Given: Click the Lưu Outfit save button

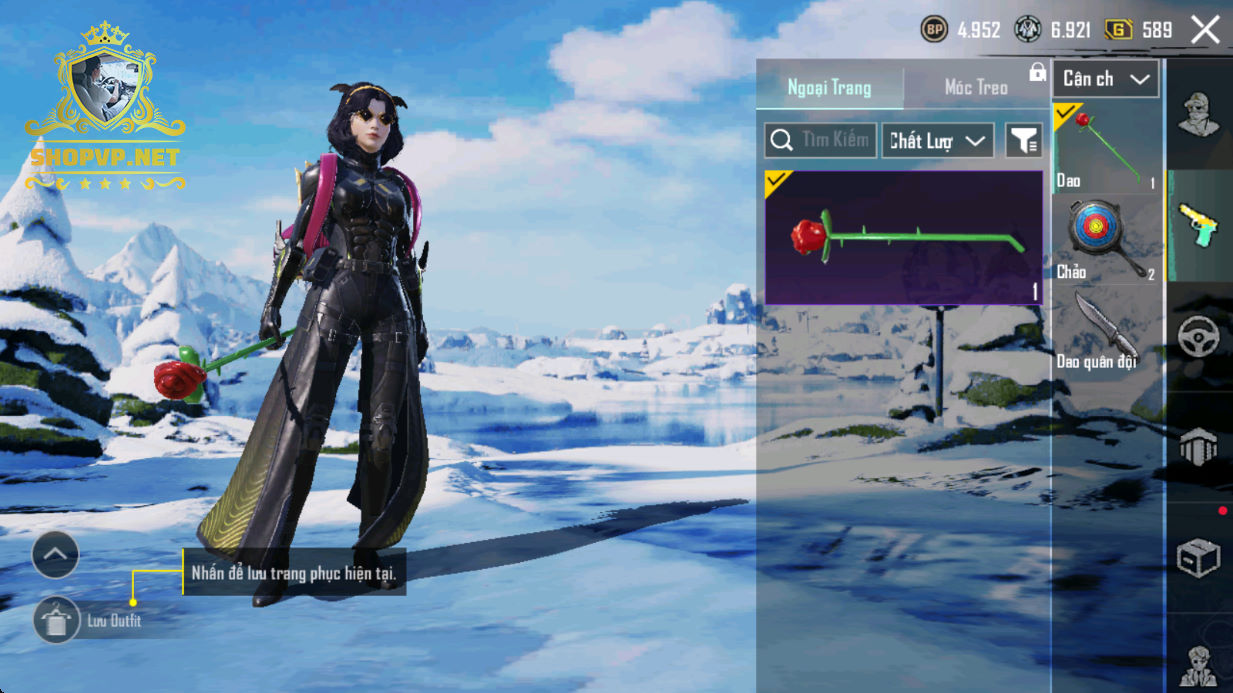Looking at the screenshot, I should tap(57, 621).
